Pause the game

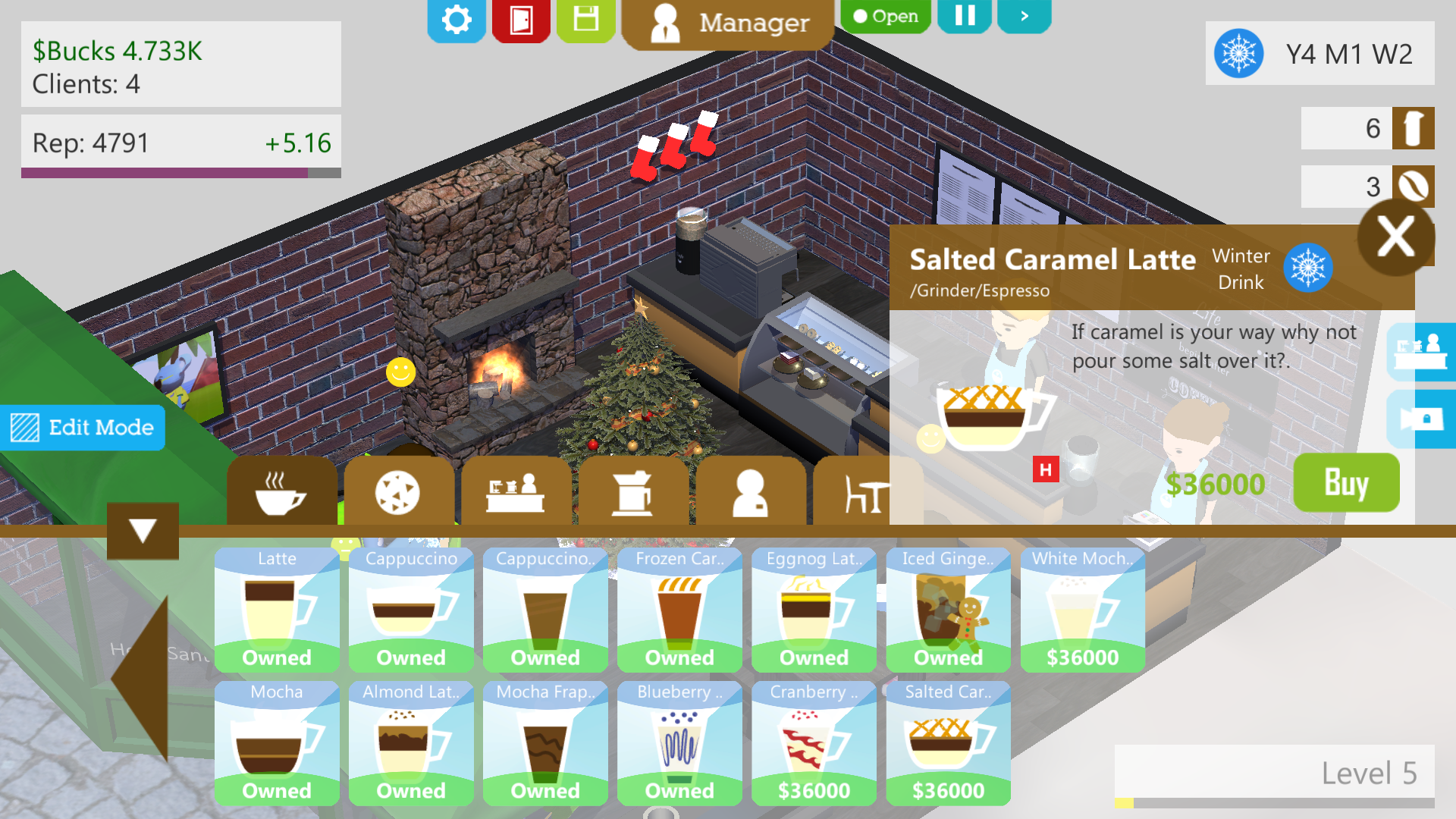tap(965, 16)
